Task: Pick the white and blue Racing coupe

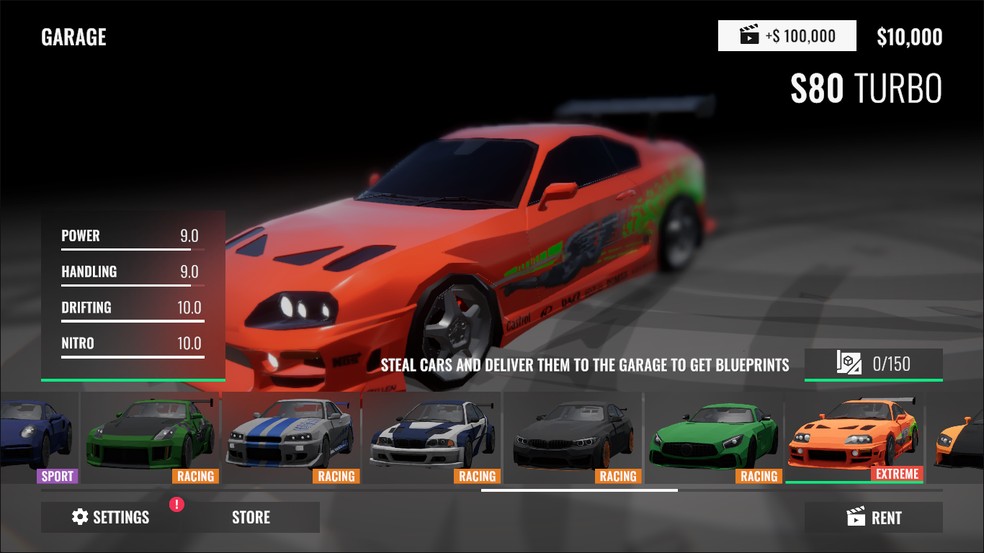Action: pyautogui.click(x=432, y=437)
